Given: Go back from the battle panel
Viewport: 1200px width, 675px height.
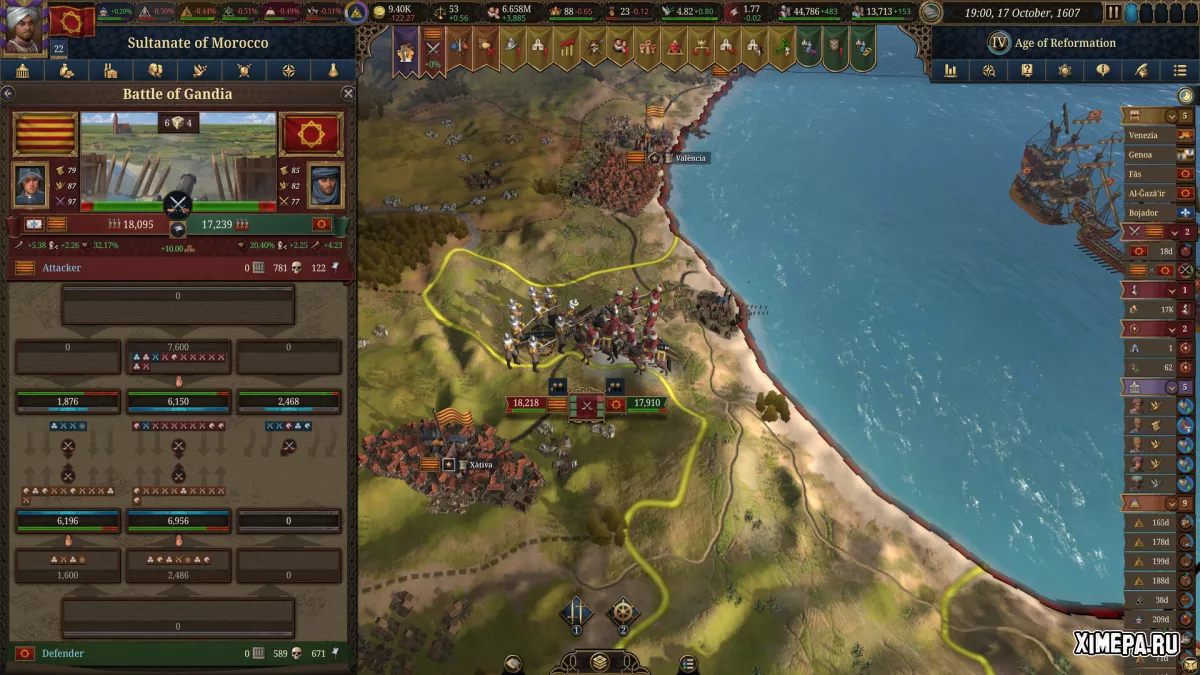Looking at the screenshot, I should coord(8,93).
